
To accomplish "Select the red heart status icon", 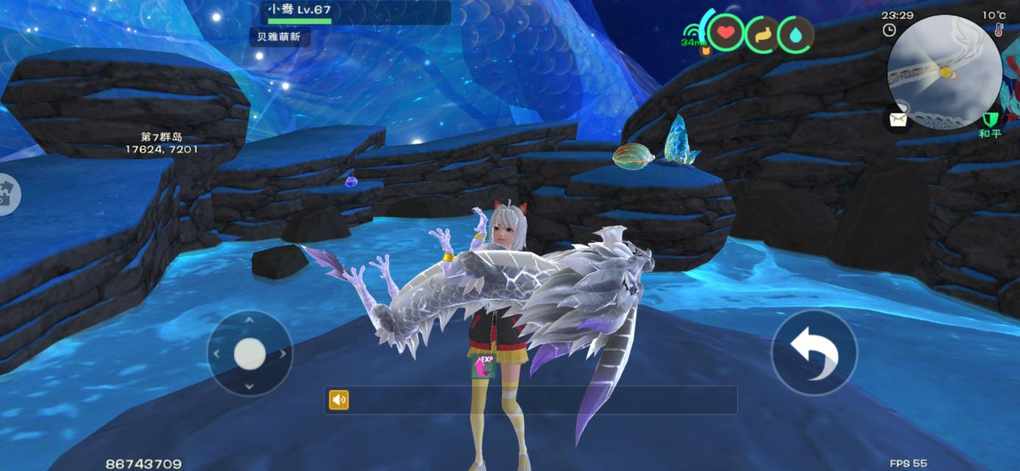I will 727,35.
